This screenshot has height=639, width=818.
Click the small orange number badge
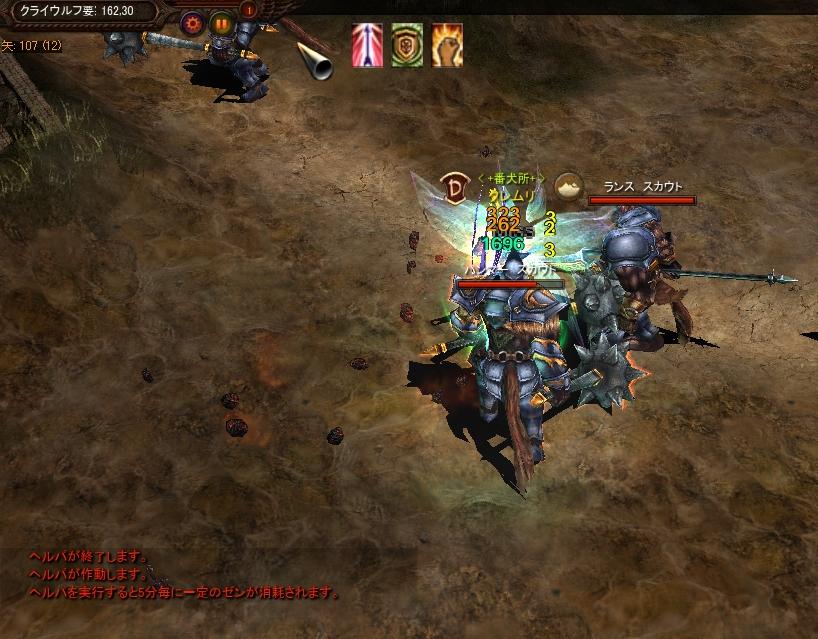point(248,10)
